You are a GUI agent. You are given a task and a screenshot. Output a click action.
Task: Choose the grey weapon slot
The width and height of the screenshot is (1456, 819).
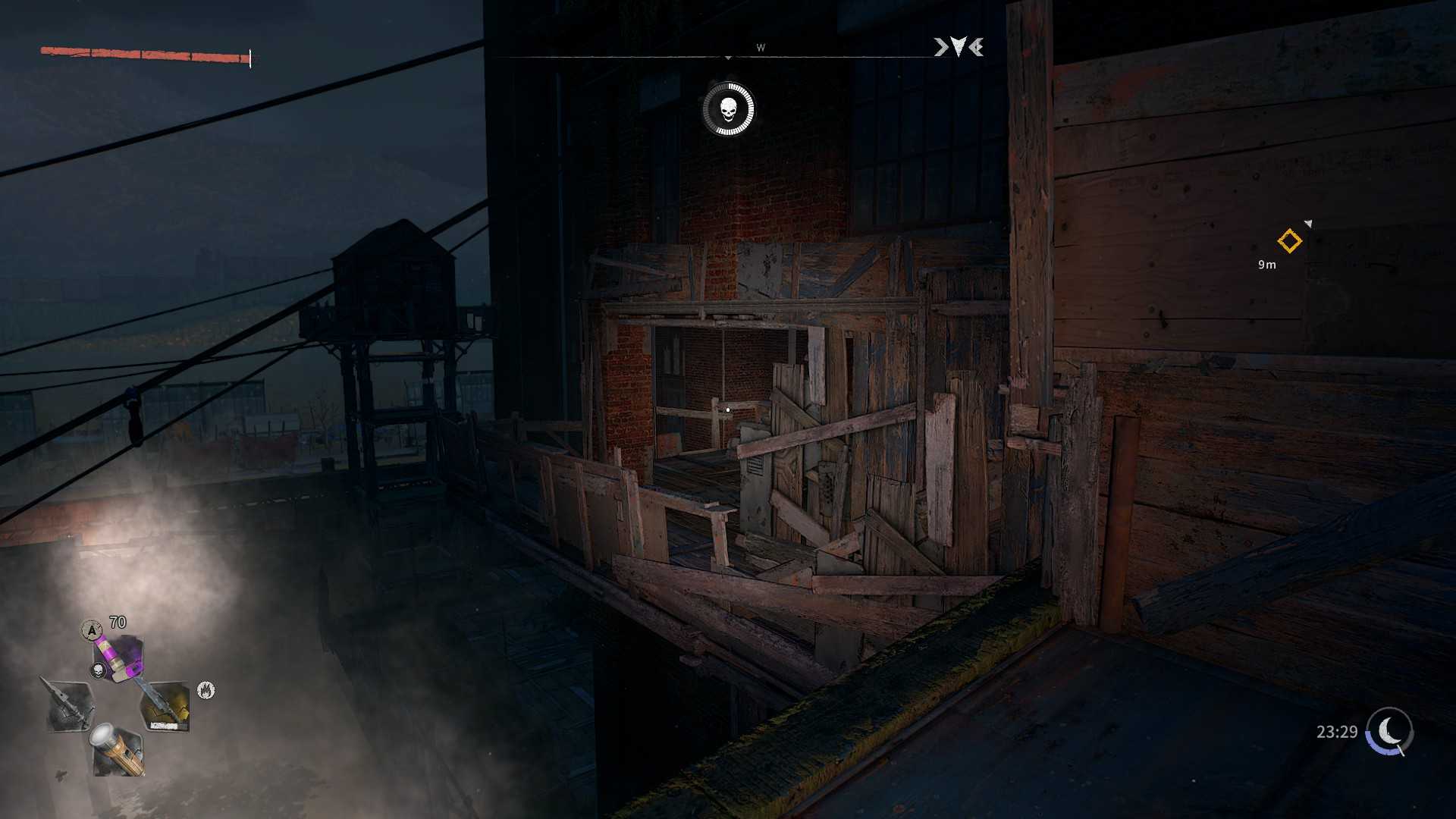[70, 705]
